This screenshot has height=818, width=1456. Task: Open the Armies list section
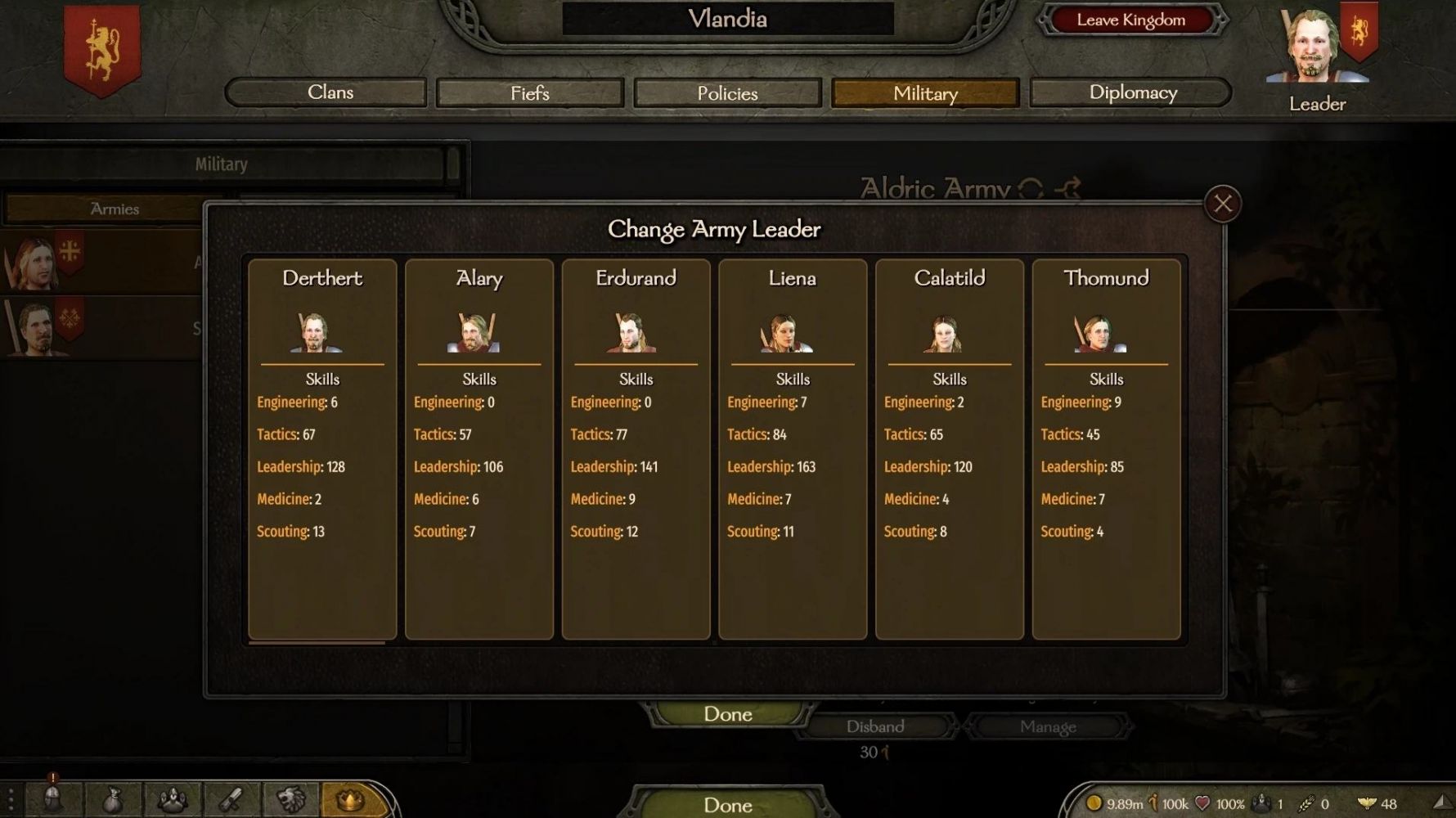coord(115,209)
